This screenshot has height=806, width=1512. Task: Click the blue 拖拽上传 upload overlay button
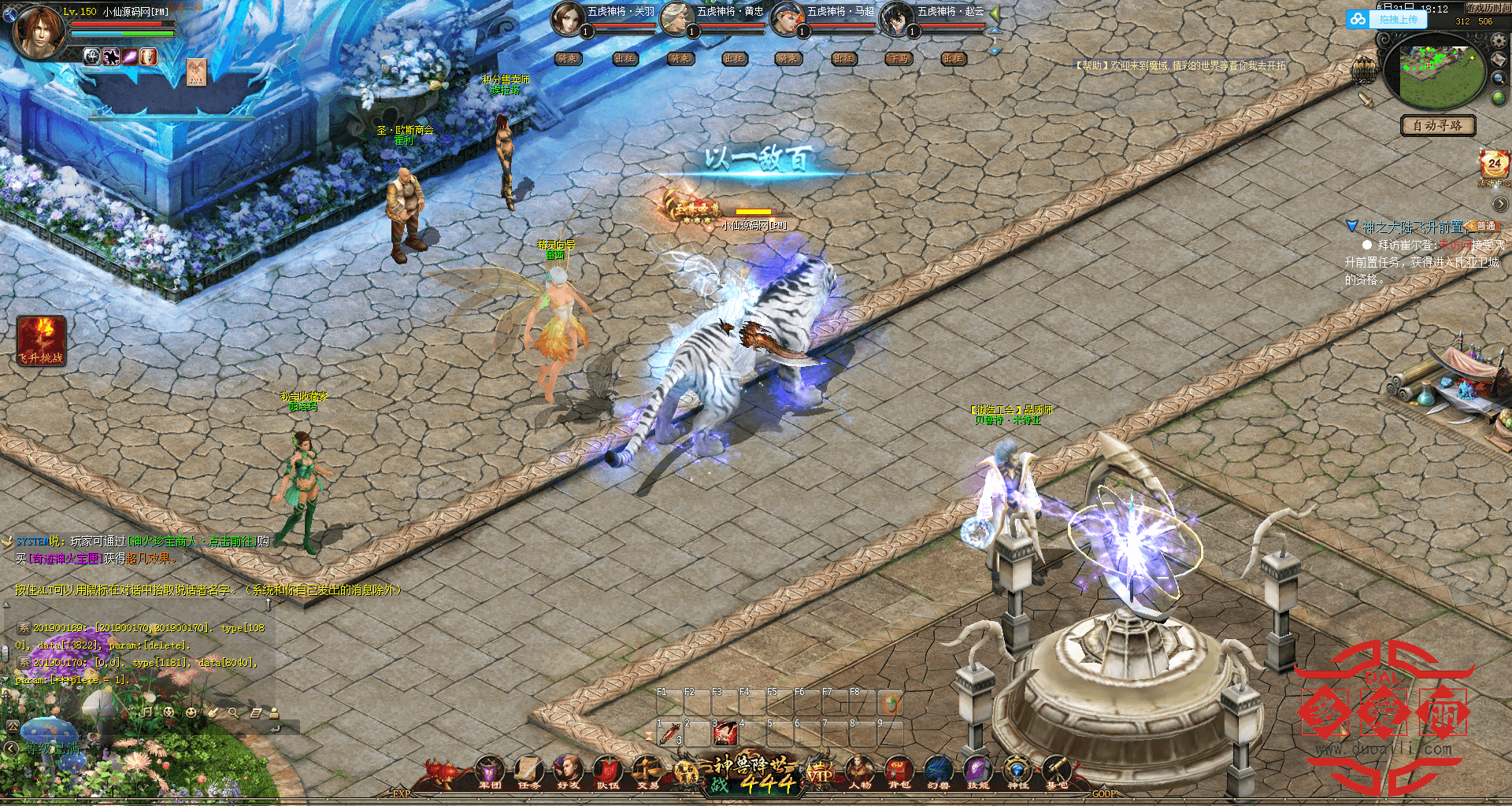pyautogui.click(x=1388, y=20)
